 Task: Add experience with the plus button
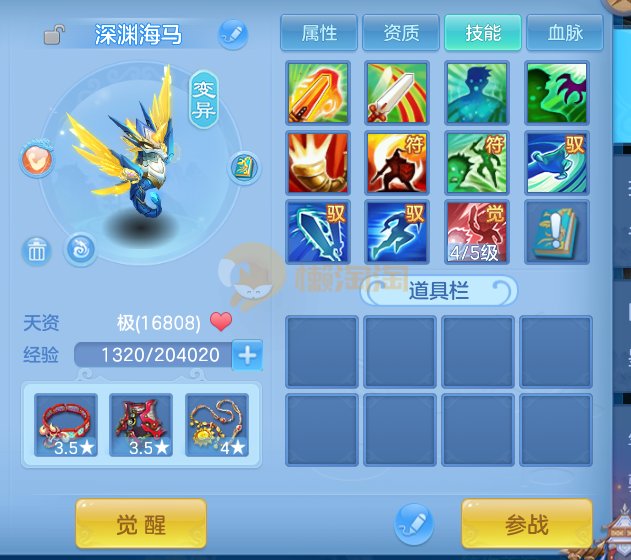click(247, 353)
